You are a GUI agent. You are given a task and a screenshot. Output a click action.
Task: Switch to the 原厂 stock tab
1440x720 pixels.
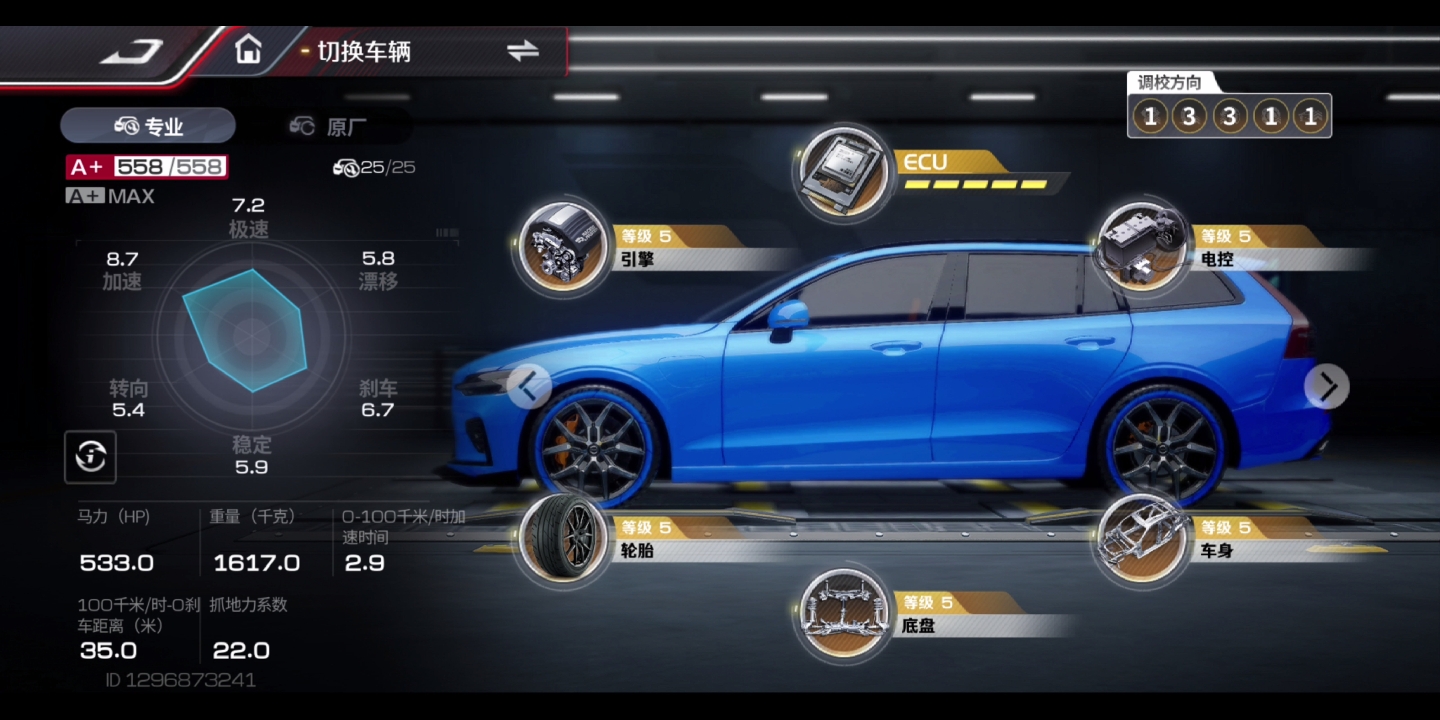(328, 126)
